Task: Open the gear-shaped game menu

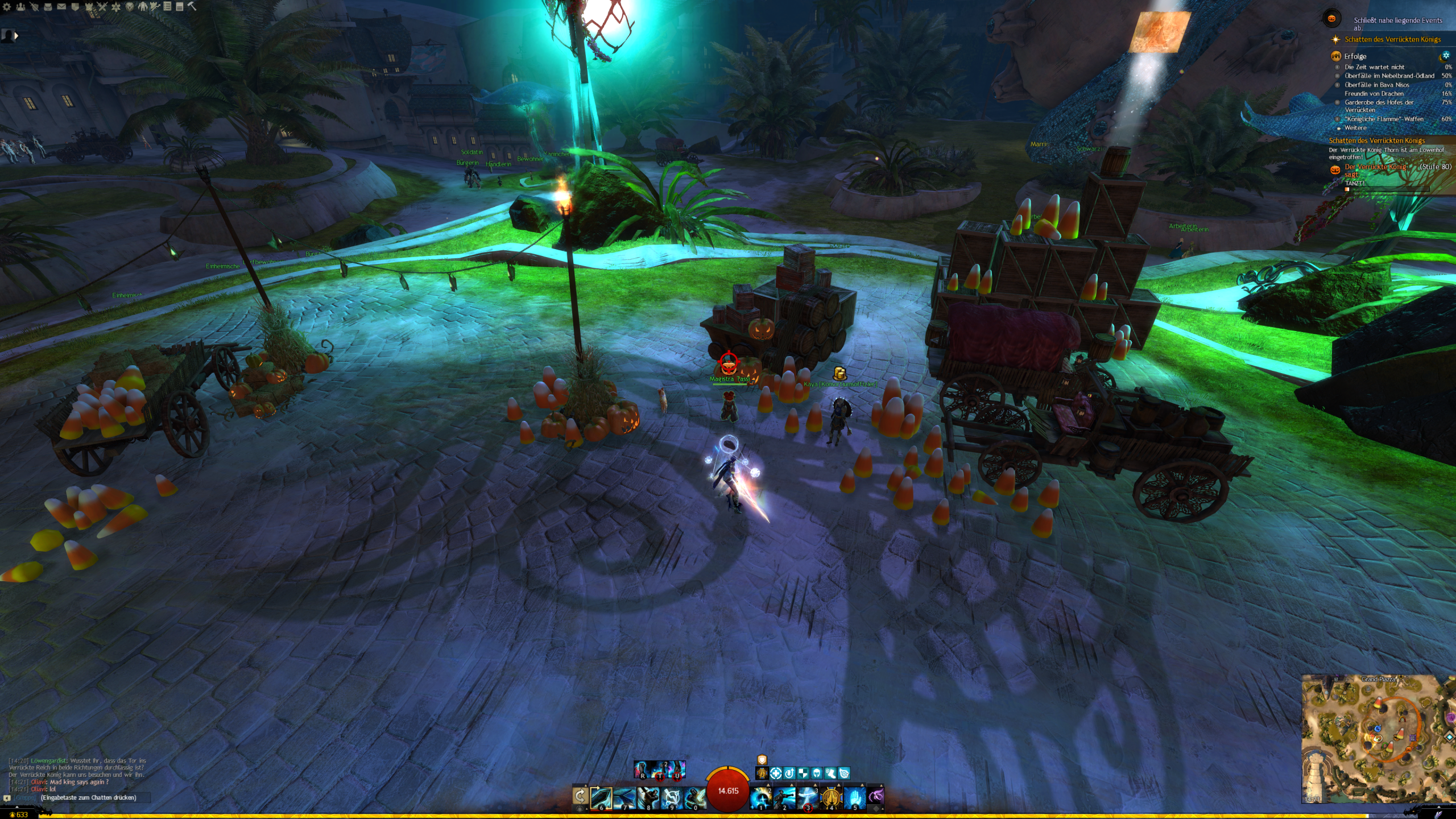Action: [7, 7]
